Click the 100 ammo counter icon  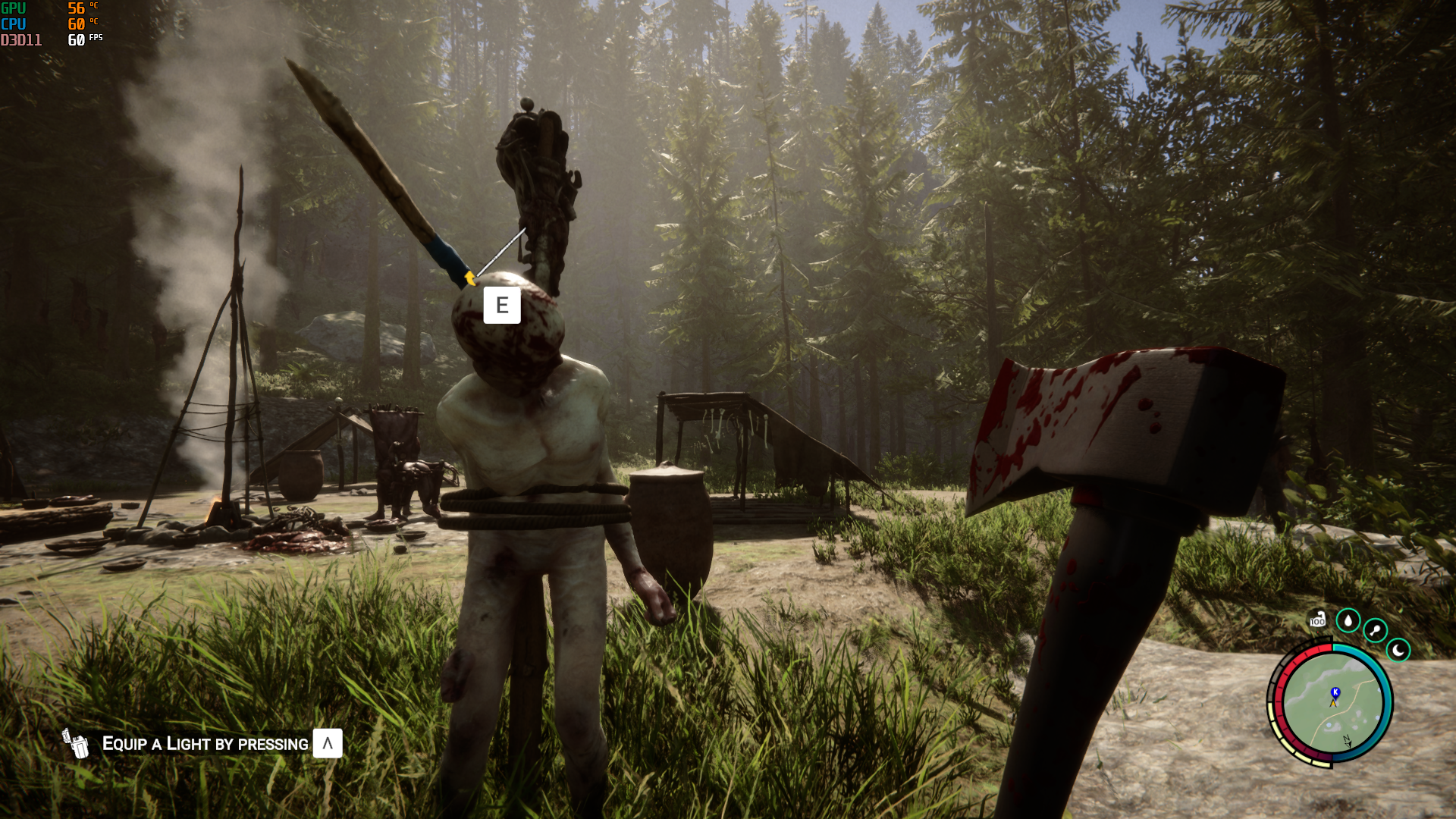(x=1317, y=620)
